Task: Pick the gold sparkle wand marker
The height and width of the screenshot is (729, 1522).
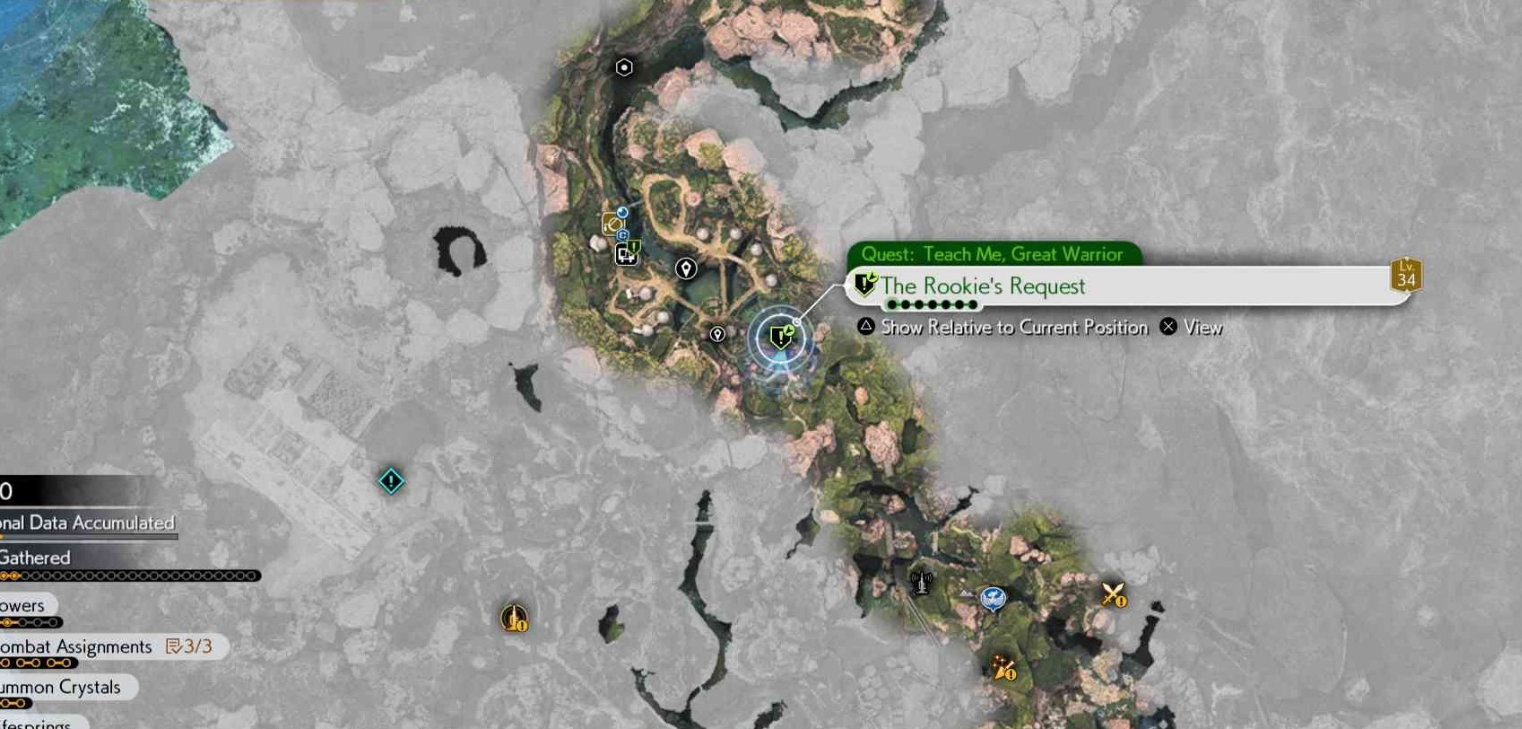Action: (1003, 668)
